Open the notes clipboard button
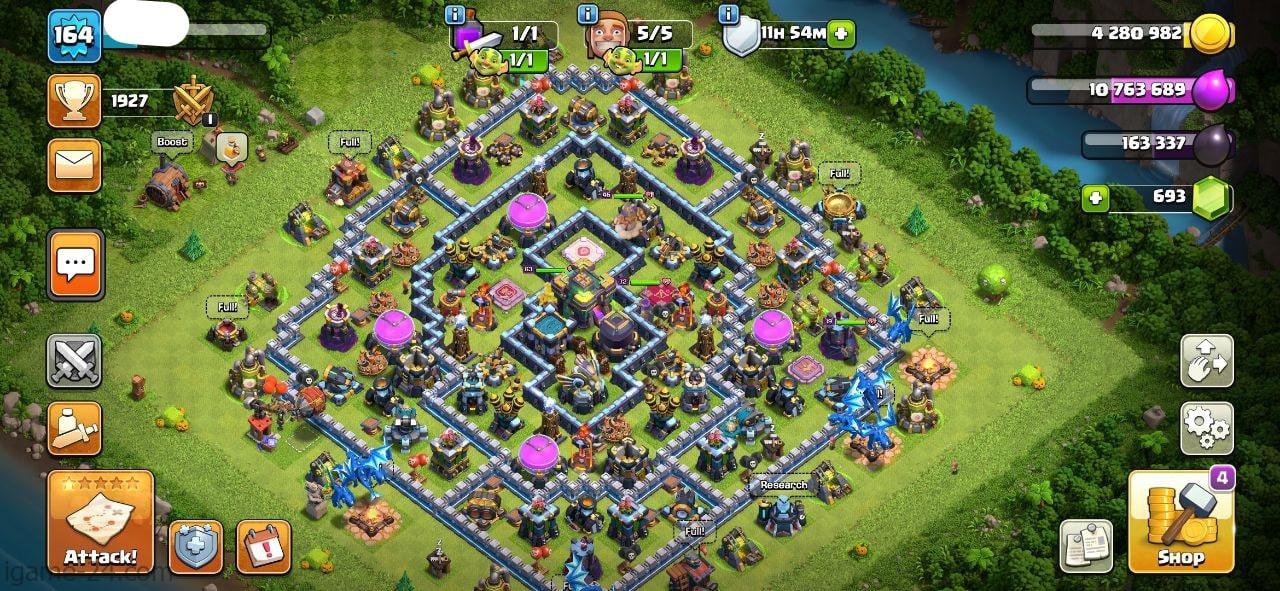 (x=1086, y=546)
